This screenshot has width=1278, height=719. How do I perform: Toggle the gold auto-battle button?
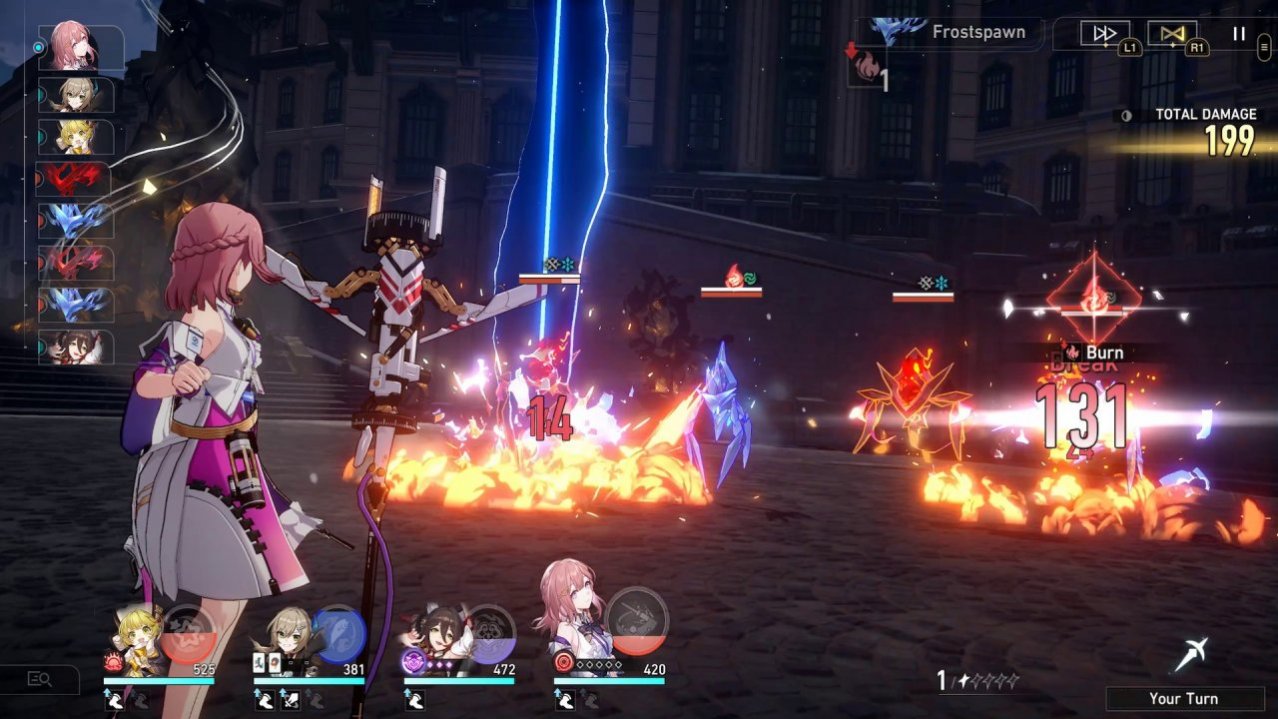click(1172, 34)
